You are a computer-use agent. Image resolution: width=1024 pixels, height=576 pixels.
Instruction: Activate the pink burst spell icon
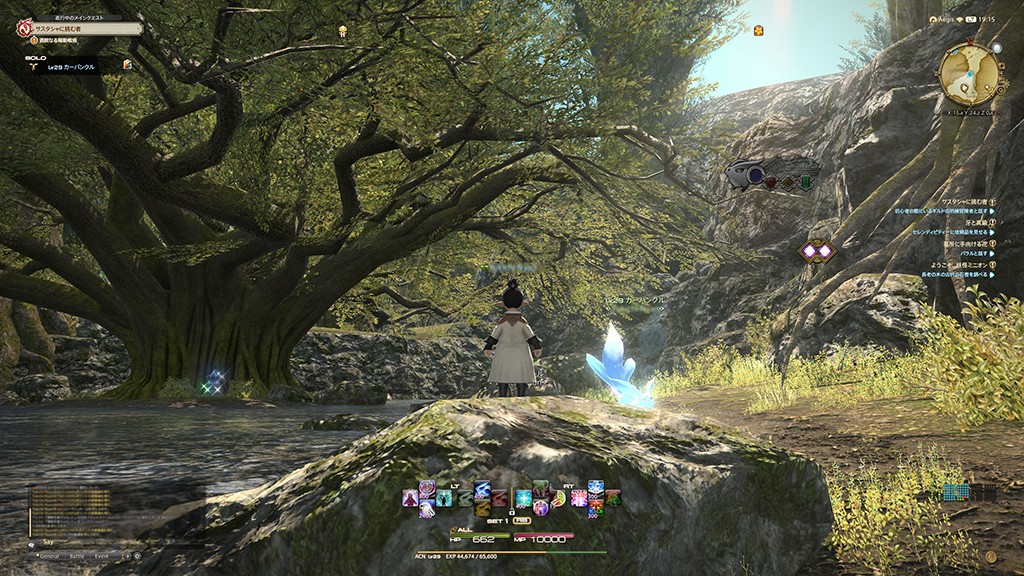pyautogui.click(x=579, y=498)
